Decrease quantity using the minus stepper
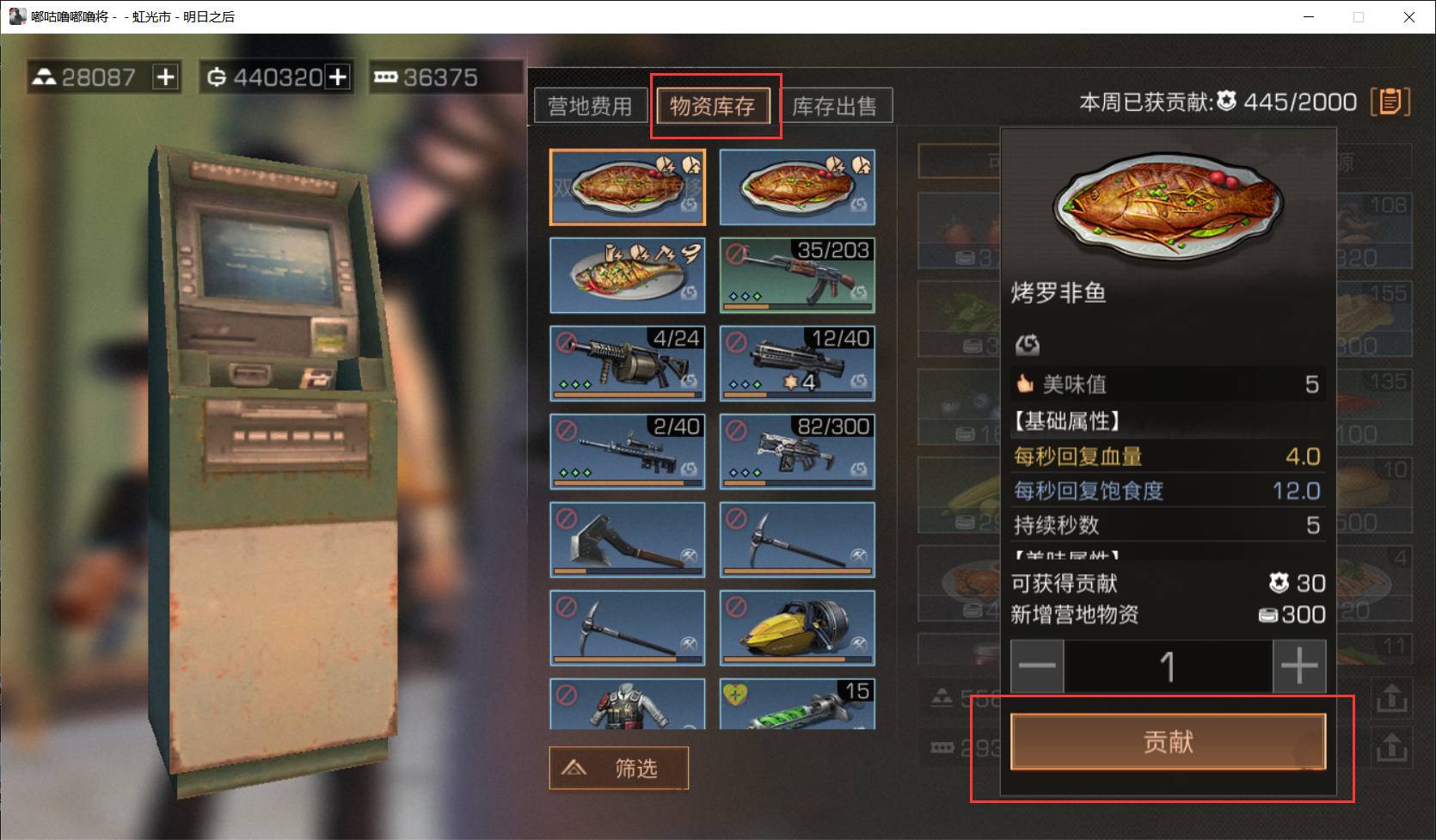Image resolution: width=1436 pixels, height=840 pixels. tap(1036, 664)
